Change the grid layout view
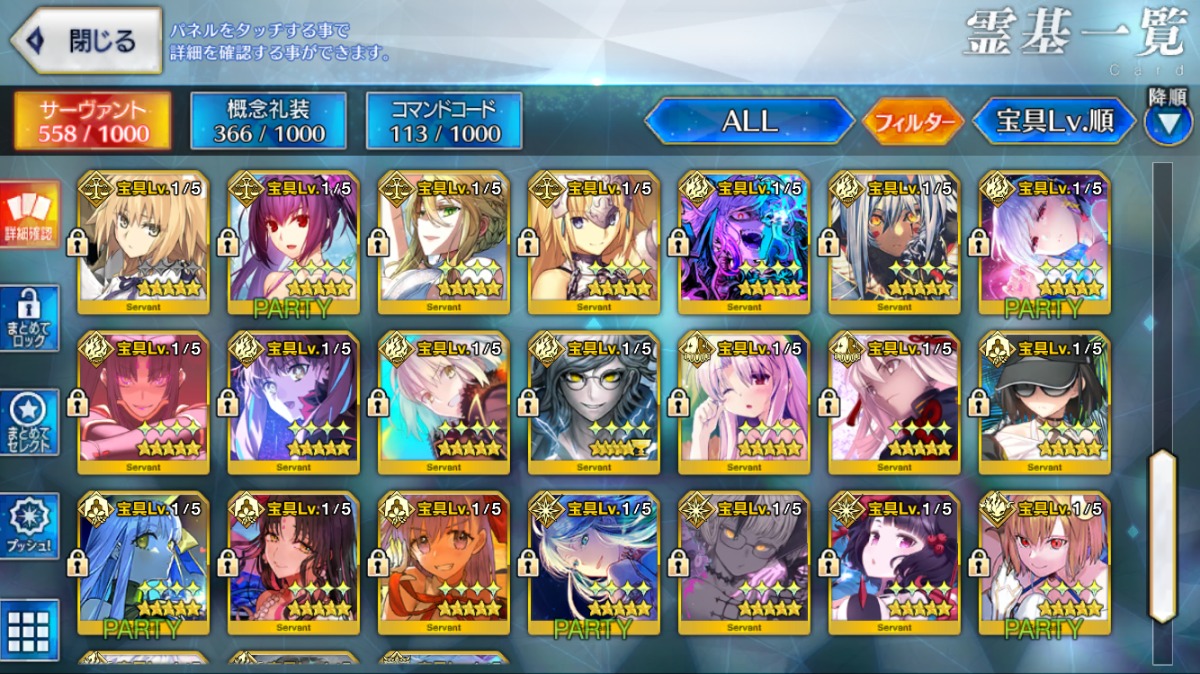Image resolution: width=1200 pixels, height=674 pixels. coord(29,630)
